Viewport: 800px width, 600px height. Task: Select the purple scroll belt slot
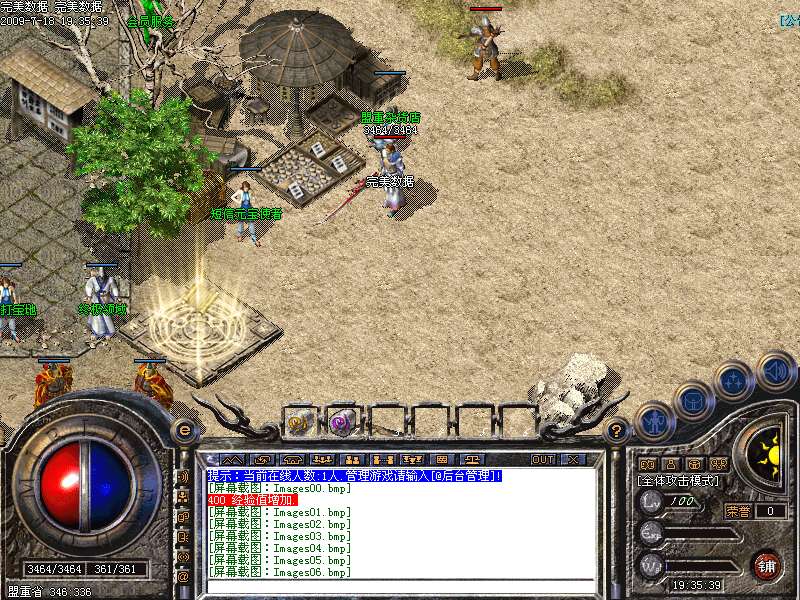pyautogui.click(x=342, y=423)
